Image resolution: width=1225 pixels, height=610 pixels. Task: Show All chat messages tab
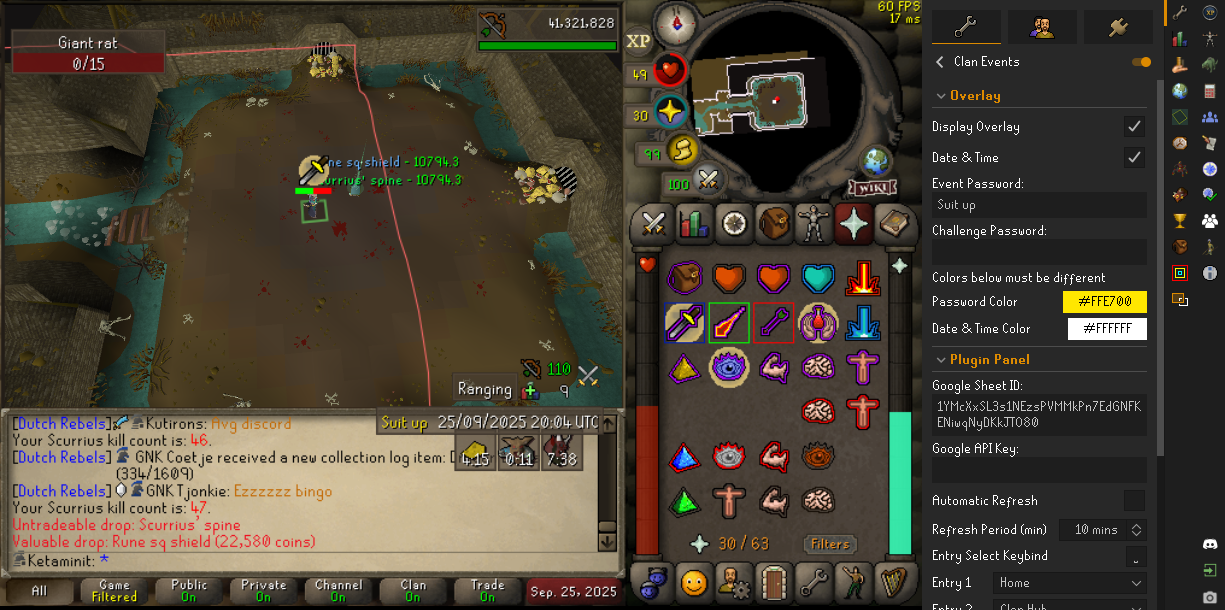[x=39, y=591]
